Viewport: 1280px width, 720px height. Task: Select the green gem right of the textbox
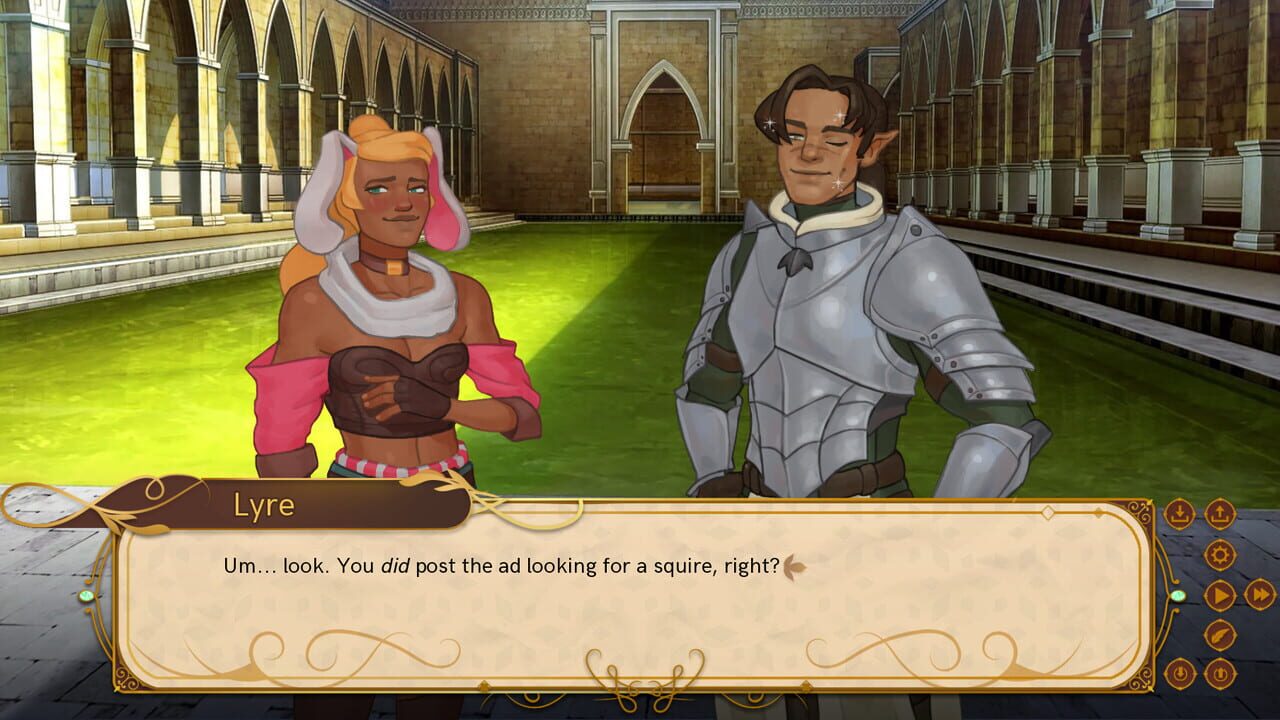[x=1178, y=596]
